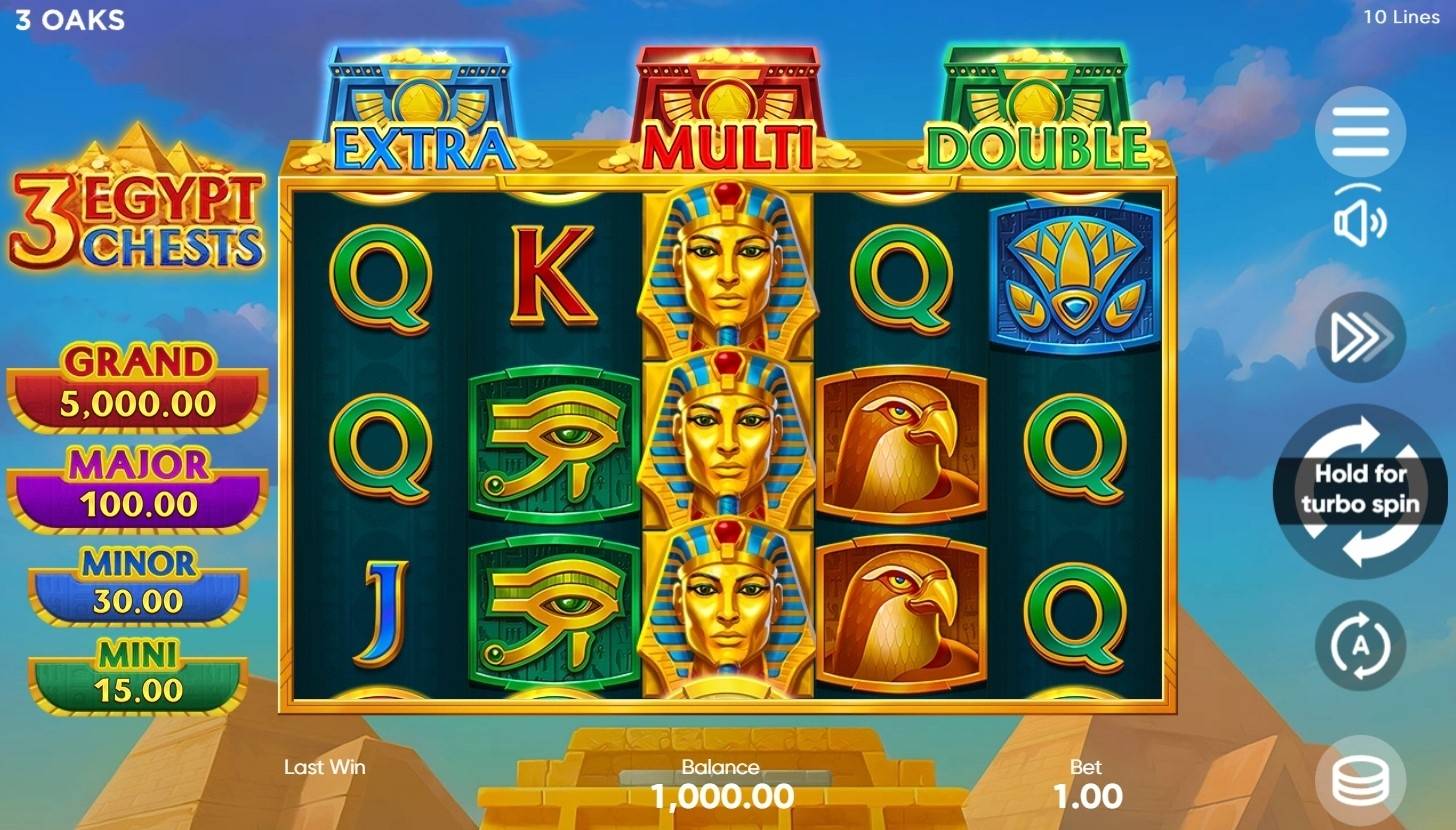The width and height of the screenshot is (1456, 830).
Task: Open the Balance display options
Action: pyautogui.click(x=722, y=785)
